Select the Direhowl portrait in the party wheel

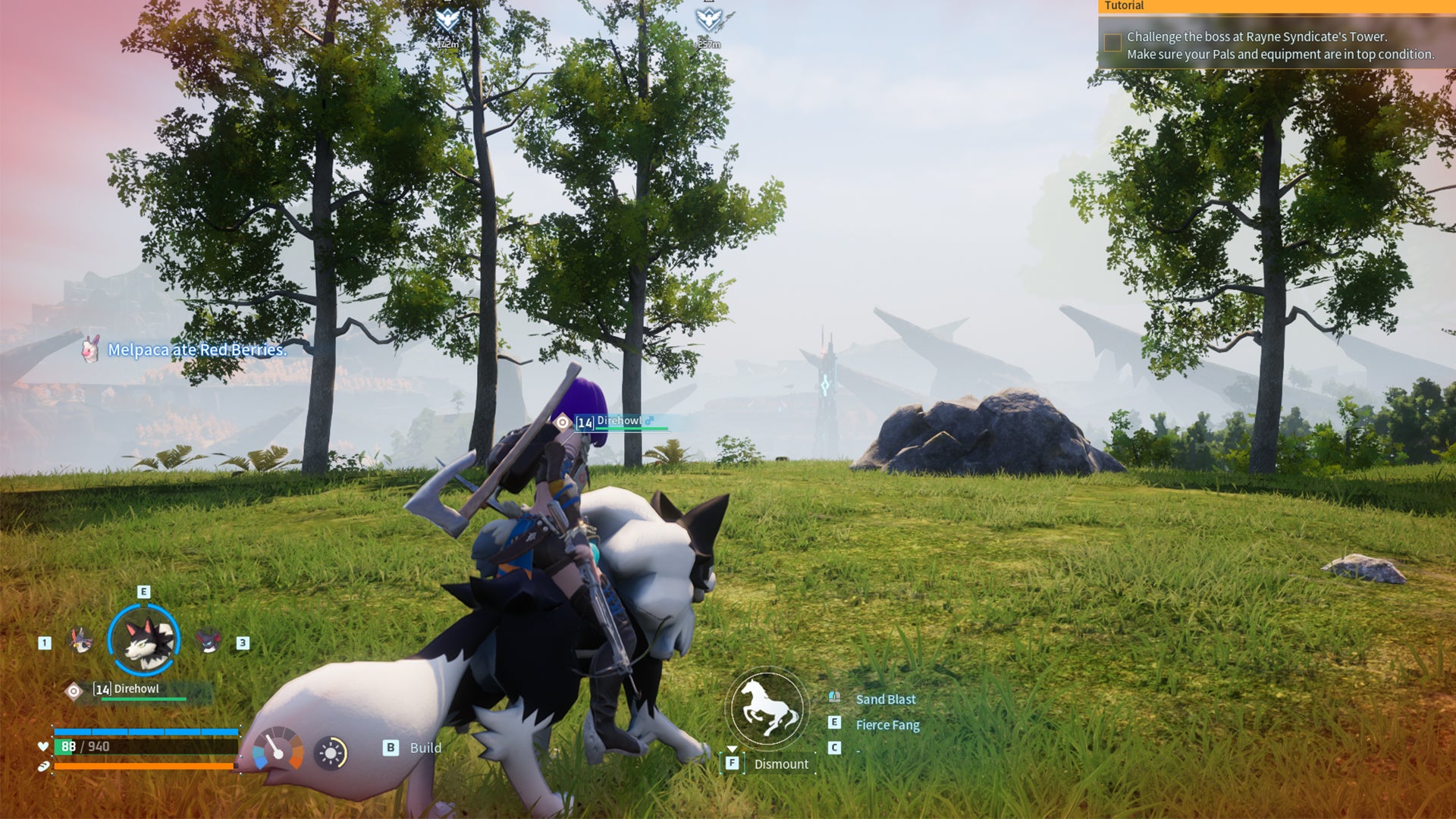point(144,641)
